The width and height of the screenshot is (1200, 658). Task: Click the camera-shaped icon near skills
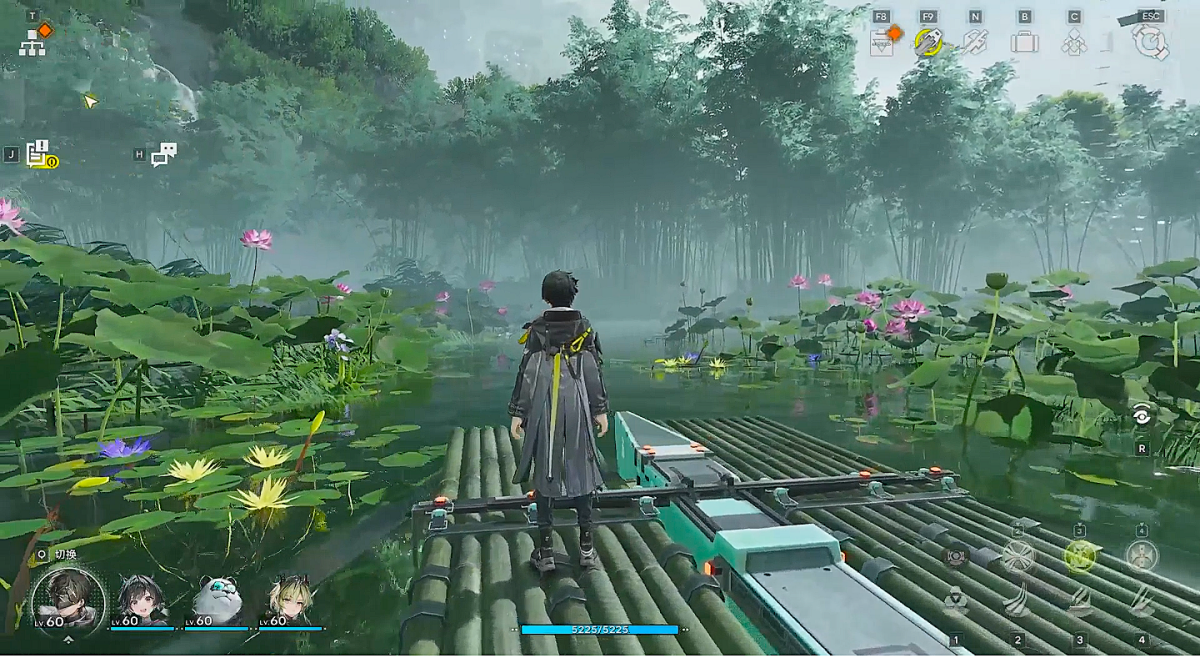tap(956, 555)
